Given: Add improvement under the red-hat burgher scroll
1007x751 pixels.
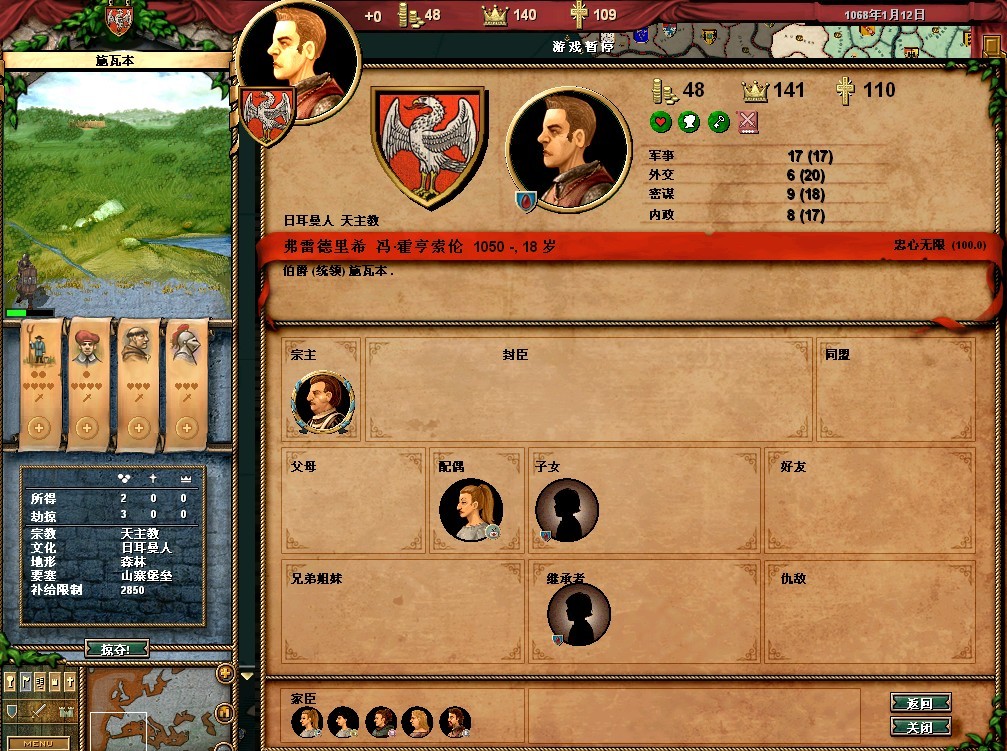Looking at the screenshot, I should [x=86, y=428].
